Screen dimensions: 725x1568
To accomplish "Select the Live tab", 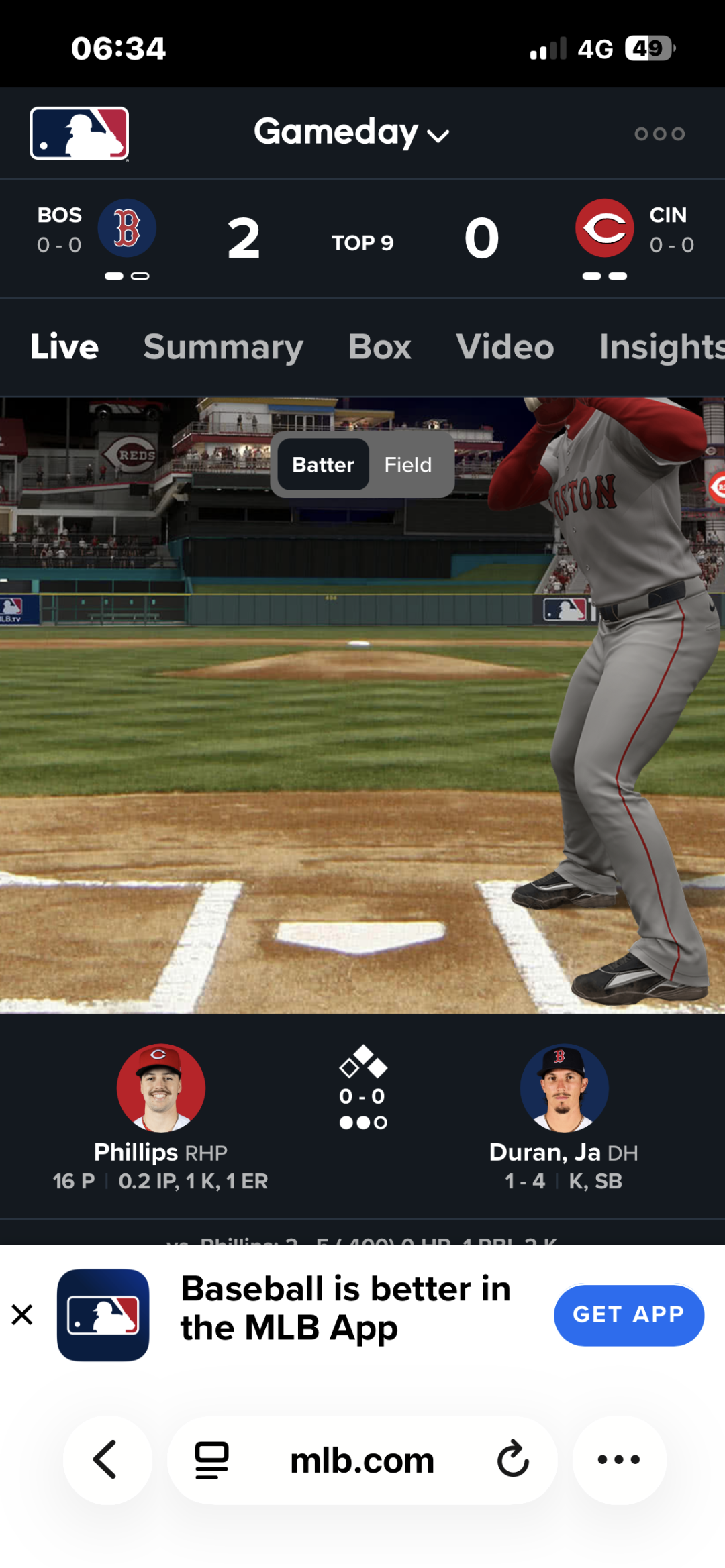I will [64, 347].
